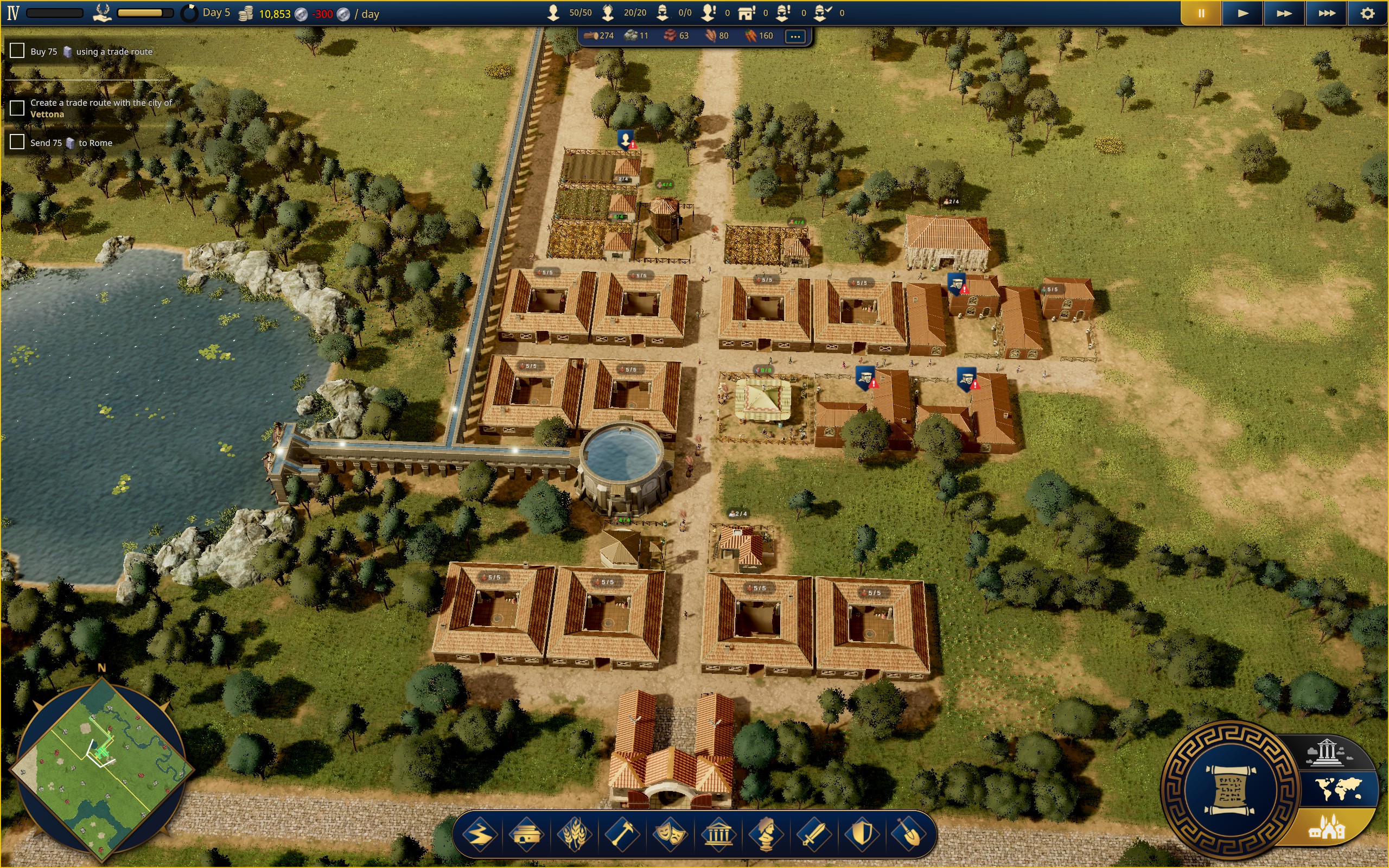1389x868 pixels.
Task: Expand the resources bar with the ellipsis button
Action: click(795, 36)
